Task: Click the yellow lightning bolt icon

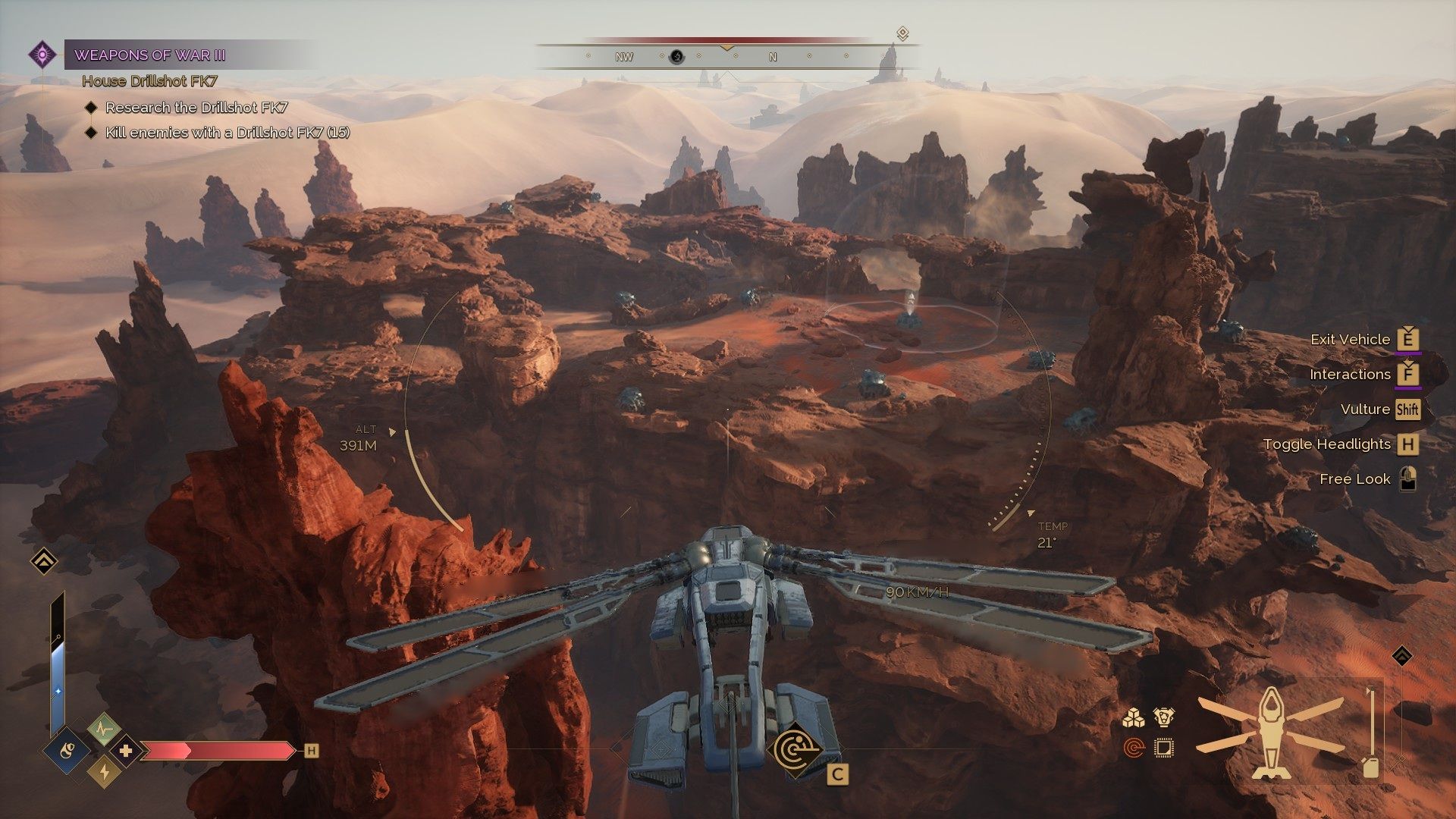Action: [x=104, y=772]
